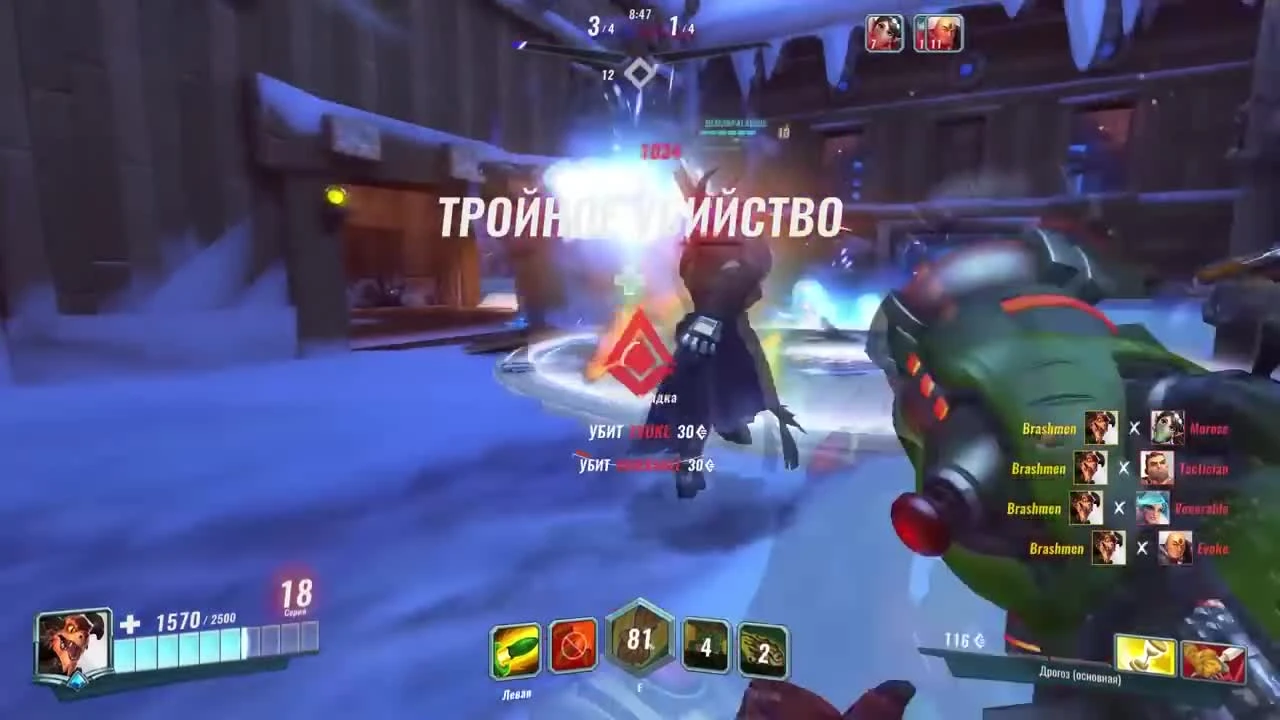
Task: Select the green rocket ability icon
Action: click(514, 646)
